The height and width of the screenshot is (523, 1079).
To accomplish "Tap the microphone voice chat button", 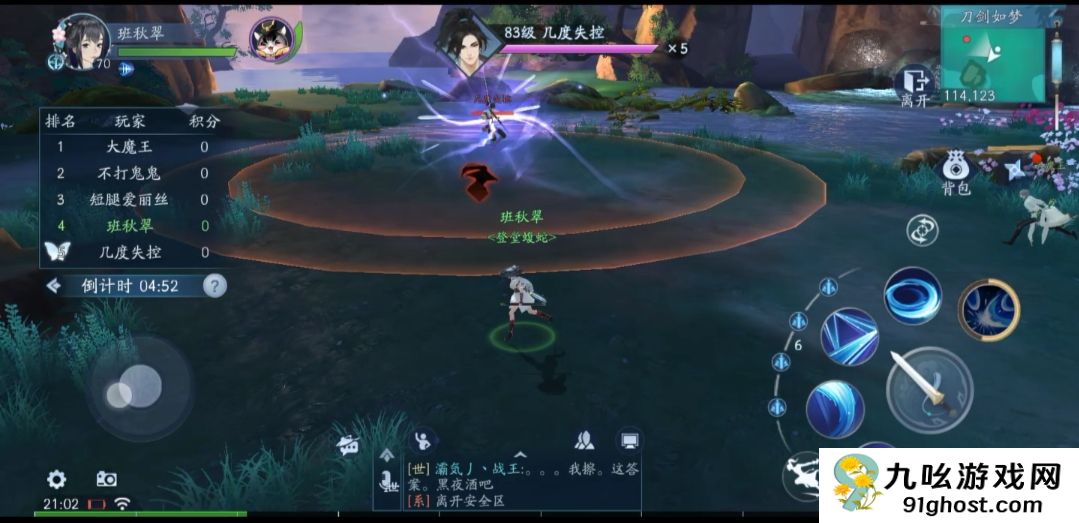I will coord(387,484).
